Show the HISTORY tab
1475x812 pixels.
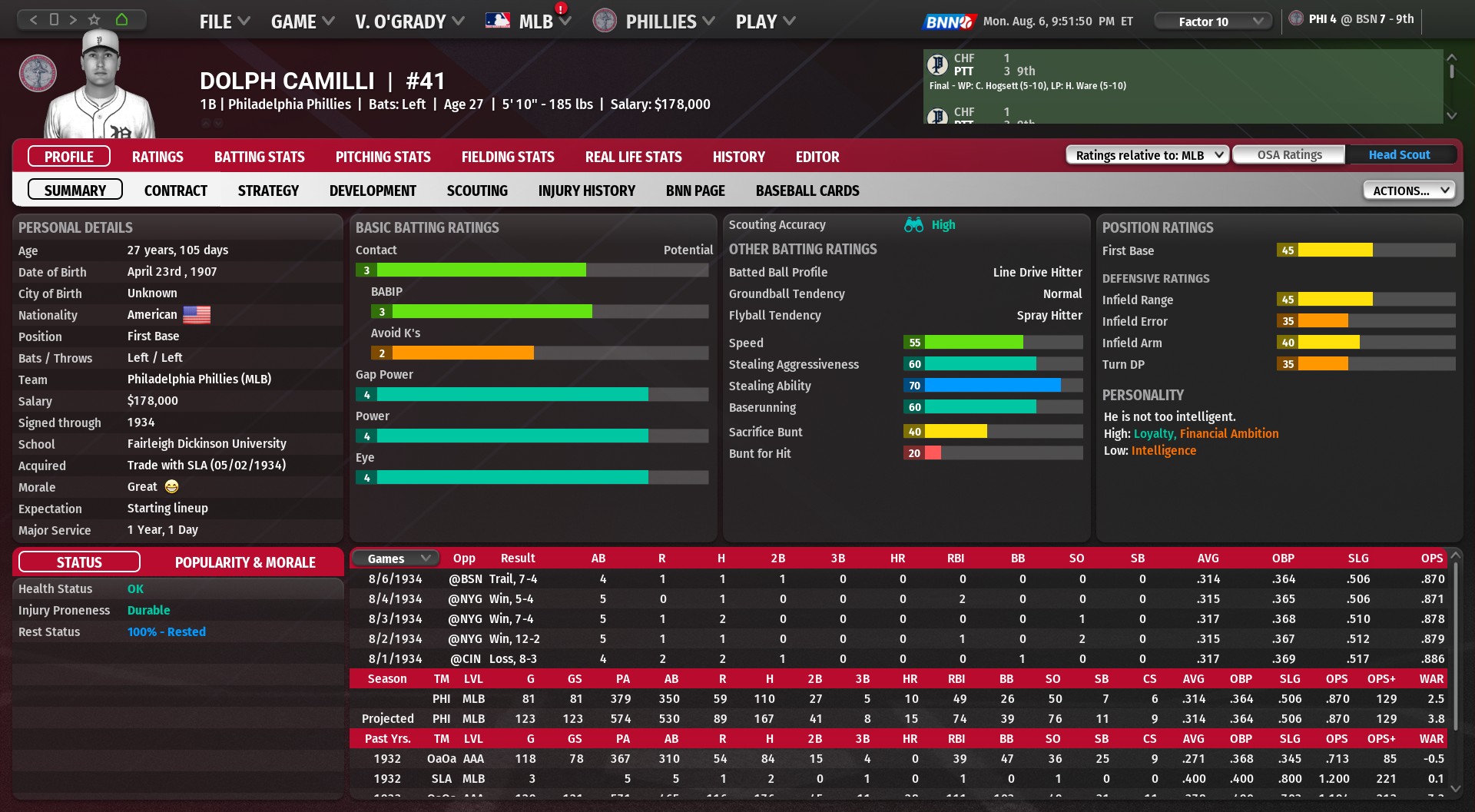[x=738, y=157]
